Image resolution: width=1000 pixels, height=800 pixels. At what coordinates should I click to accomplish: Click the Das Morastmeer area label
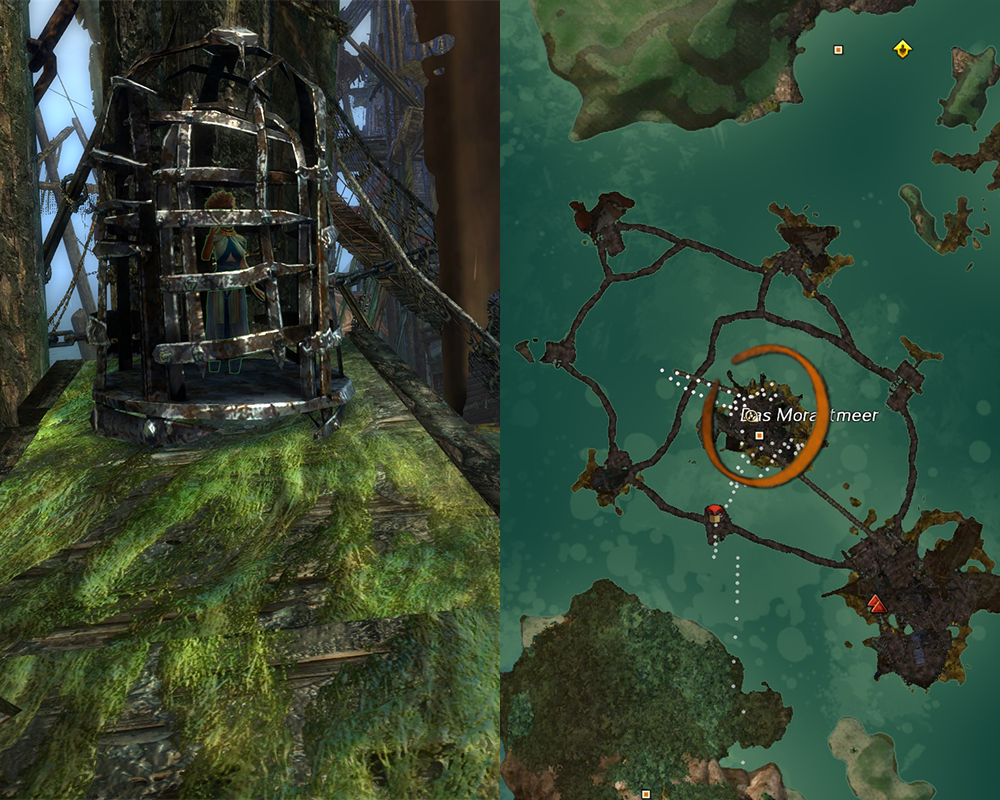pos(808,414)
